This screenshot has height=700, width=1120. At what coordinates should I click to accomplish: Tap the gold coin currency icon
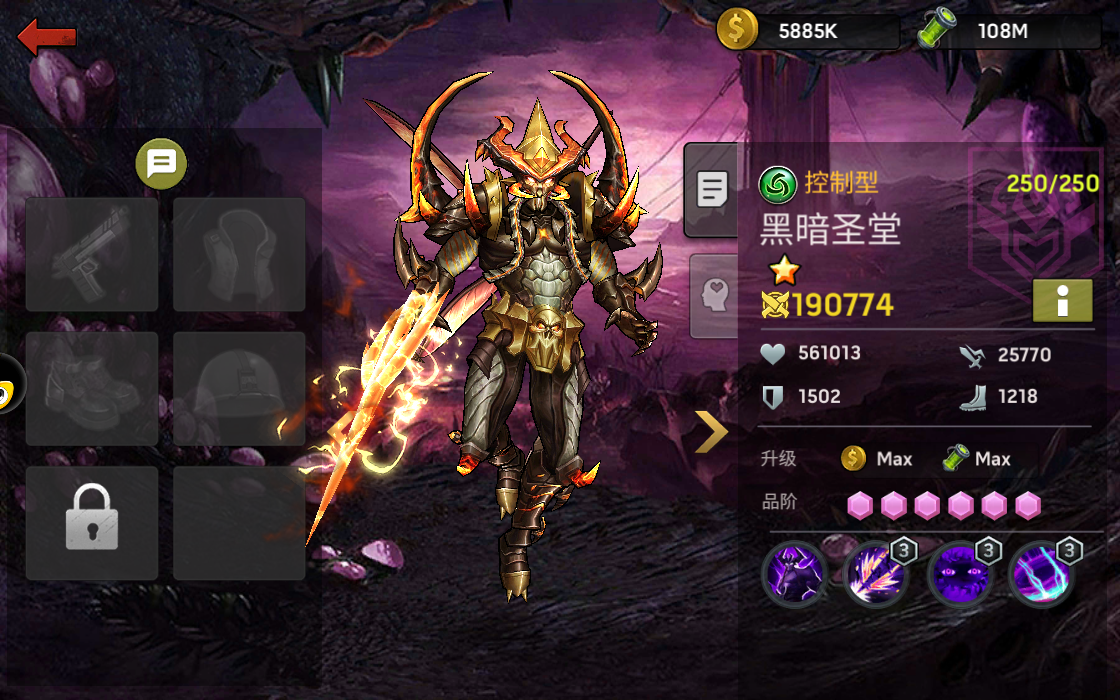[737, 30]
